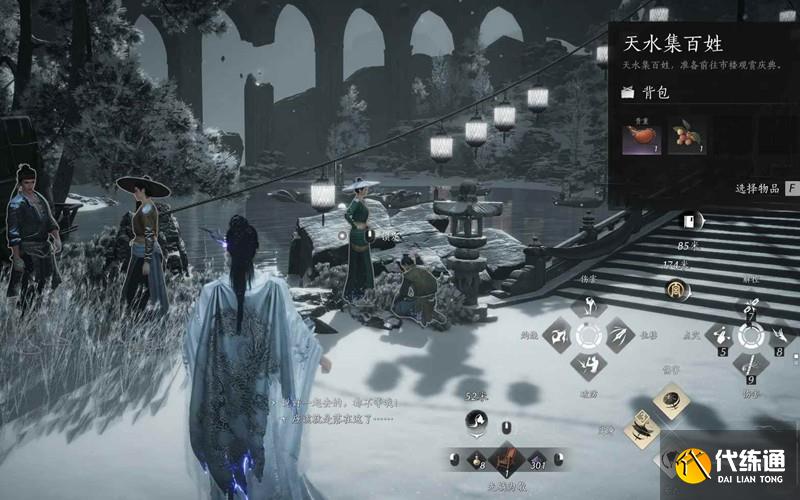The height and width of the screenshot is (500, 800).
Task: Click the 背包 backpack header icon
Action: tap(627, 93)
